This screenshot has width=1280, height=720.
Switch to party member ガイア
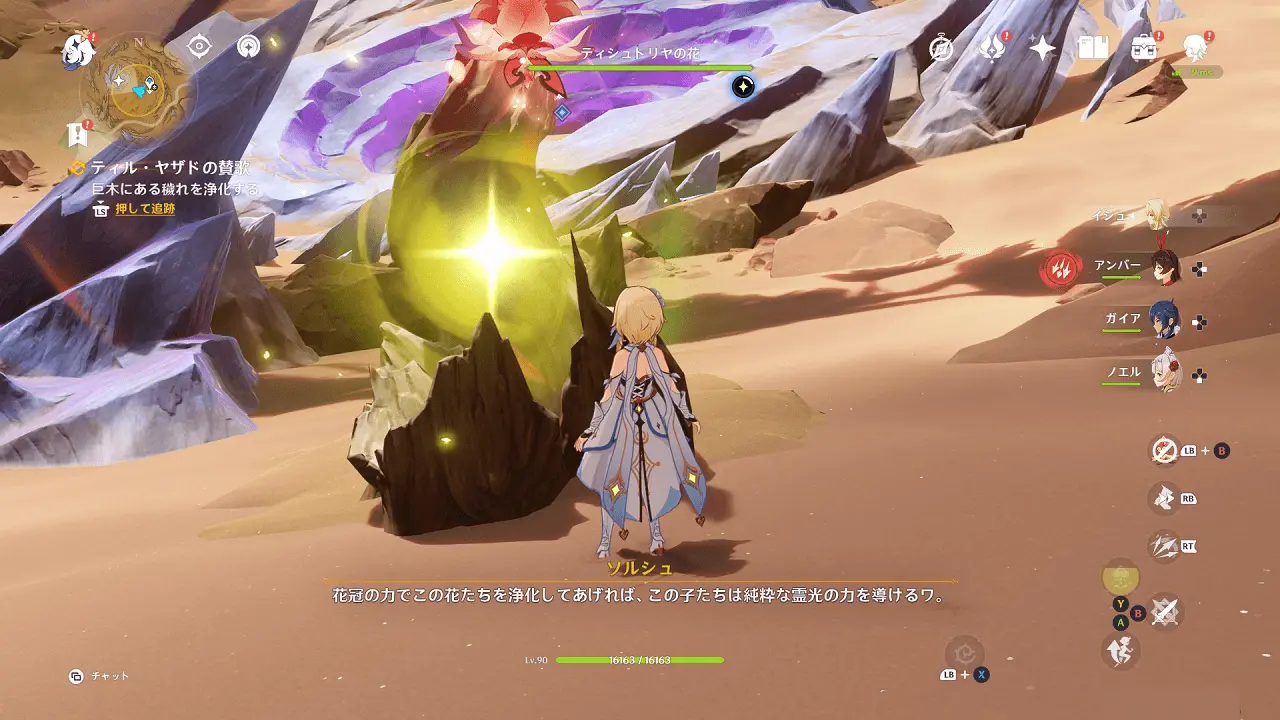[1163, 320]
